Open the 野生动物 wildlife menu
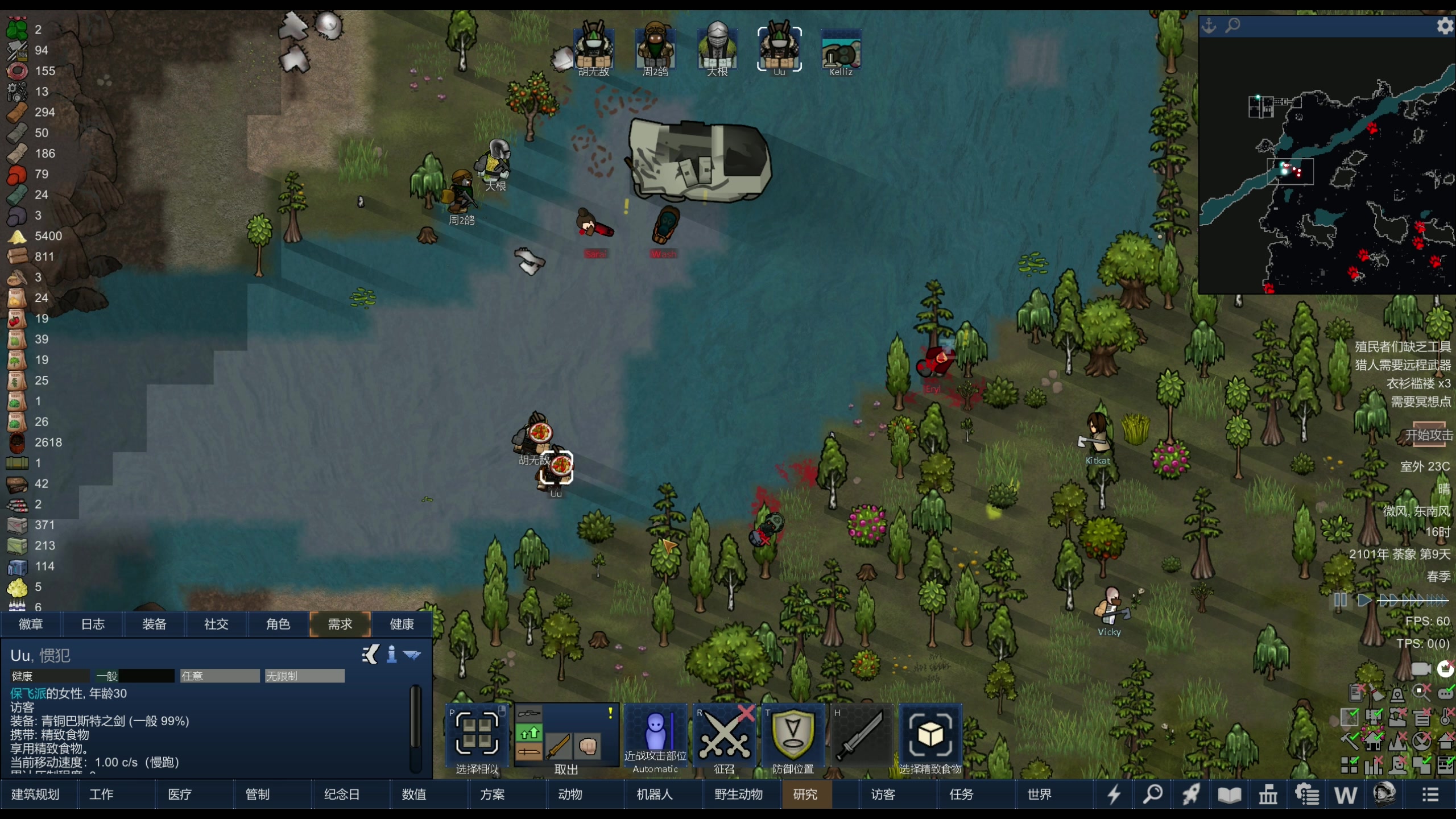This screenshot has height=819, width=1456. pyautogui.click(x=738, y=795)
